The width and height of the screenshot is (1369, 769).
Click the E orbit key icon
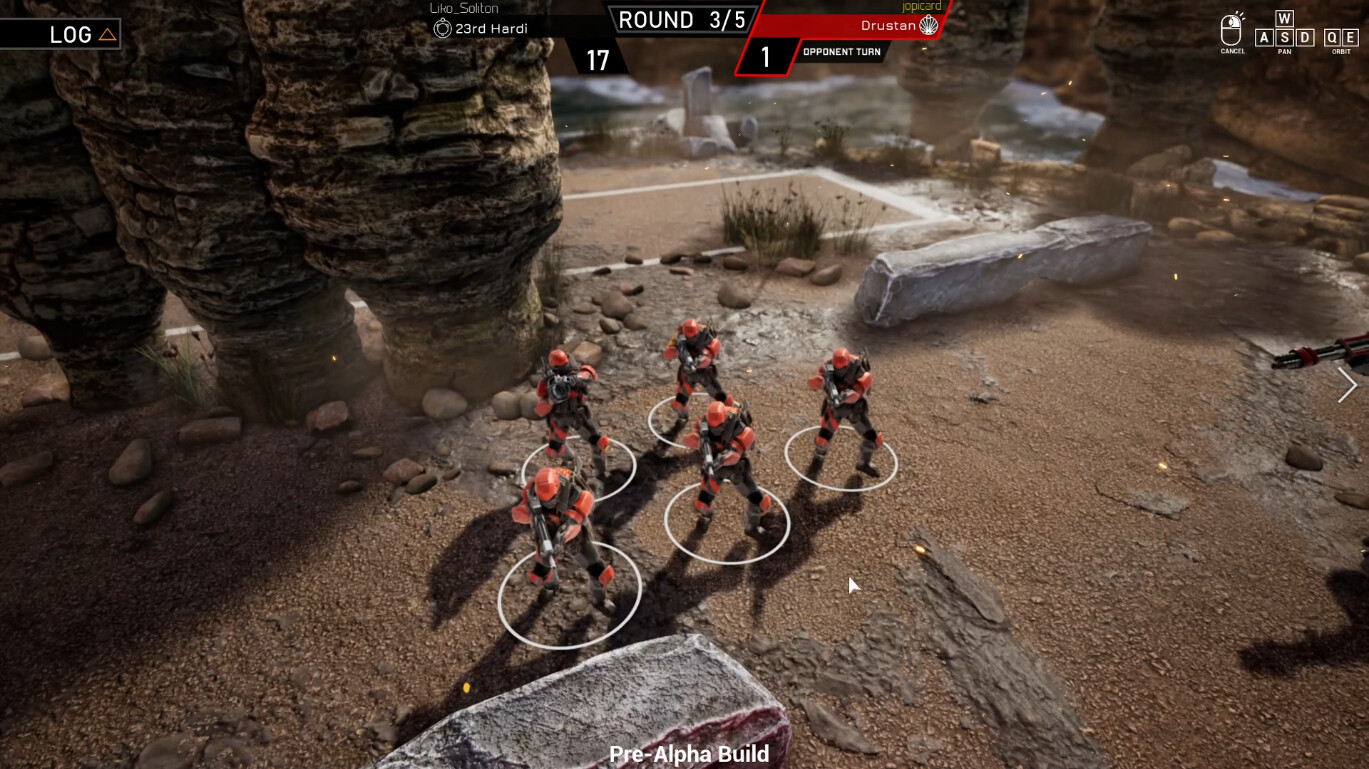click(x=1351, y=37)
